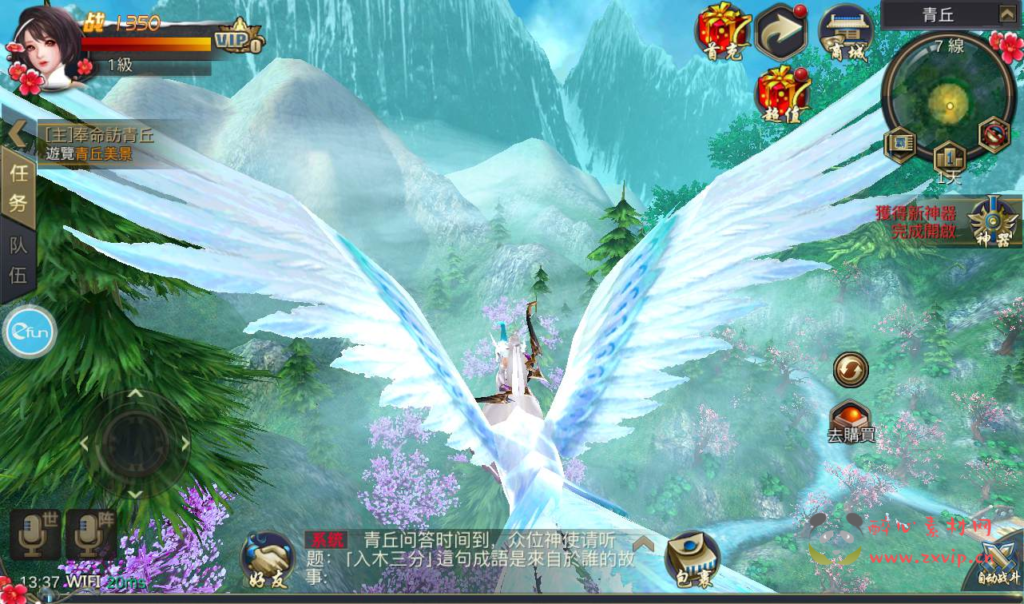Expand the 青丘 location dropdown arrow
The image size is (1024, 604).
point(1005,14)
